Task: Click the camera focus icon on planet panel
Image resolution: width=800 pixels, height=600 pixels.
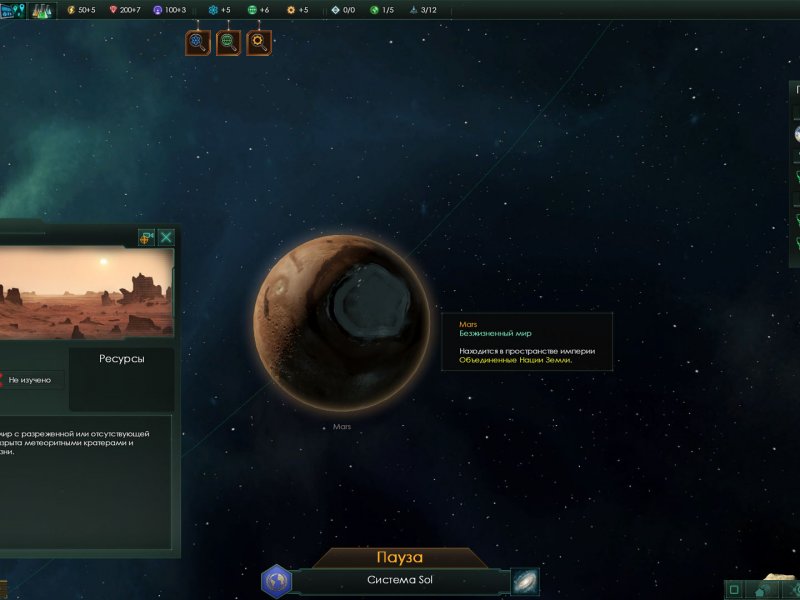Action: click(146, 237)
